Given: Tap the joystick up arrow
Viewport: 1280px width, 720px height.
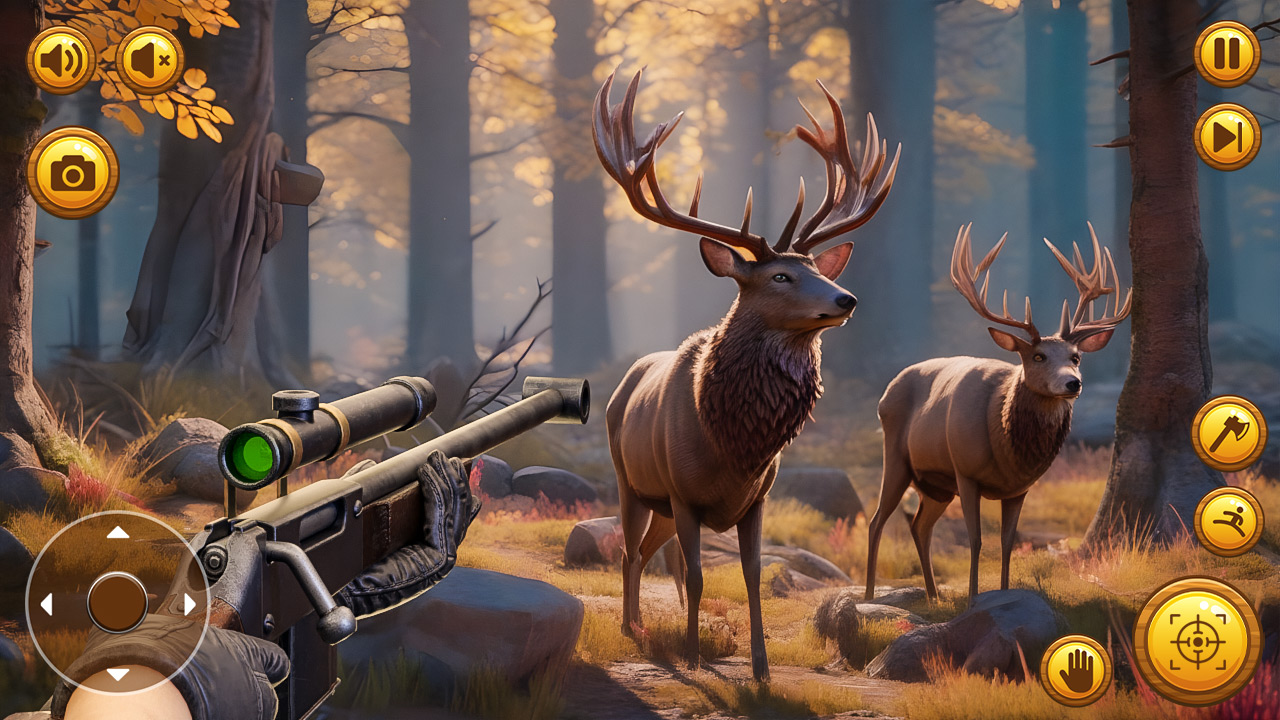Looking at the screenshot, I should point(118,533).
